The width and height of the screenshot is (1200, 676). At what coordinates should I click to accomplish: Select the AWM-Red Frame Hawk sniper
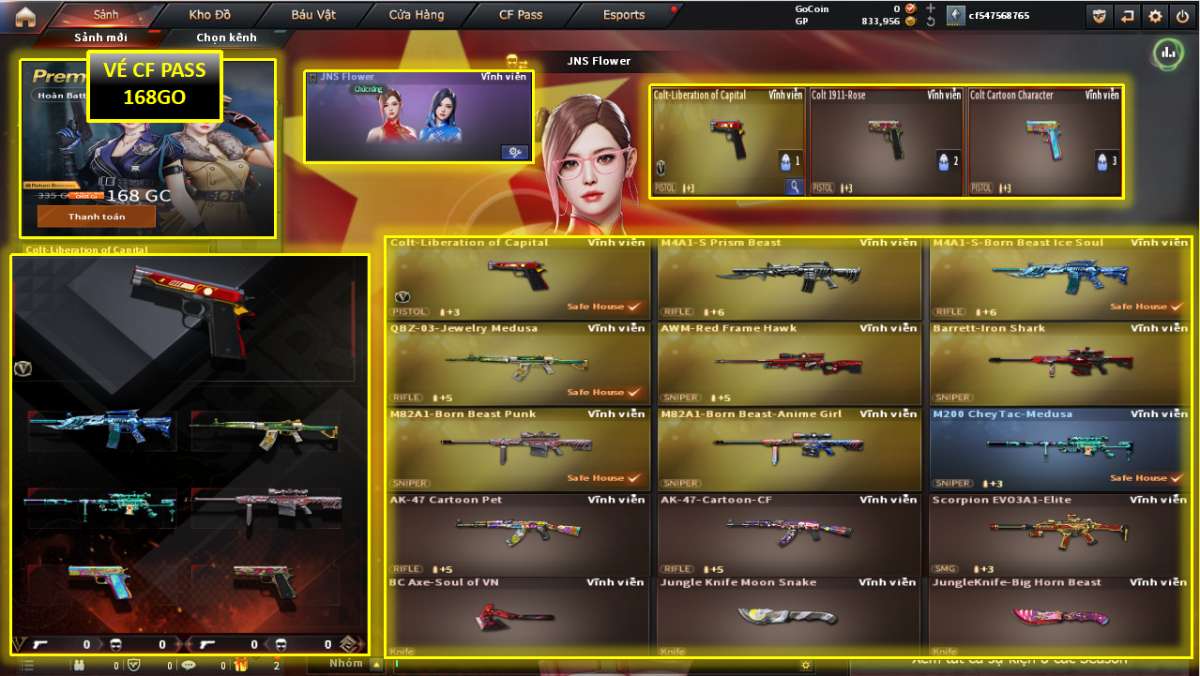tap(789, 365)
